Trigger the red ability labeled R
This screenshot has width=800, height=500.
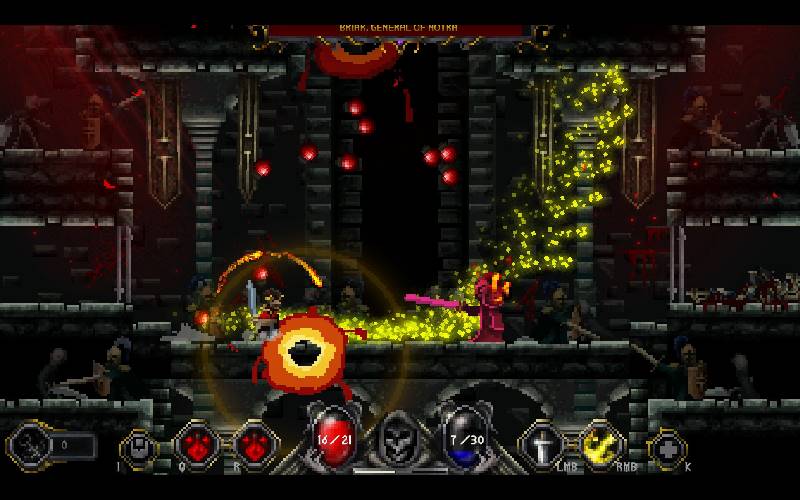click(255, 446)
